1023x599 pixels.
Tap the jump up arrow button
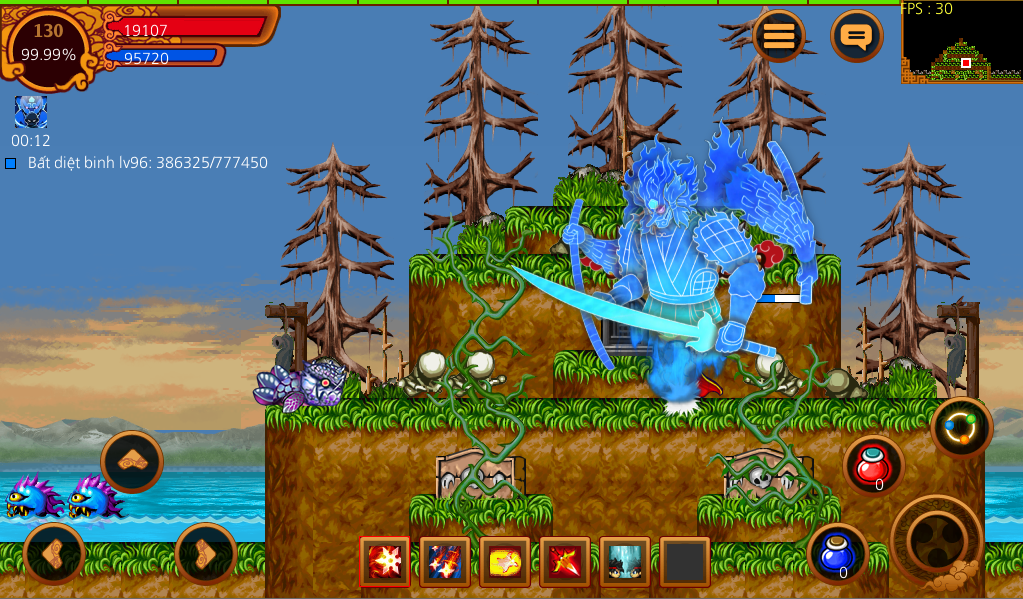131,460
